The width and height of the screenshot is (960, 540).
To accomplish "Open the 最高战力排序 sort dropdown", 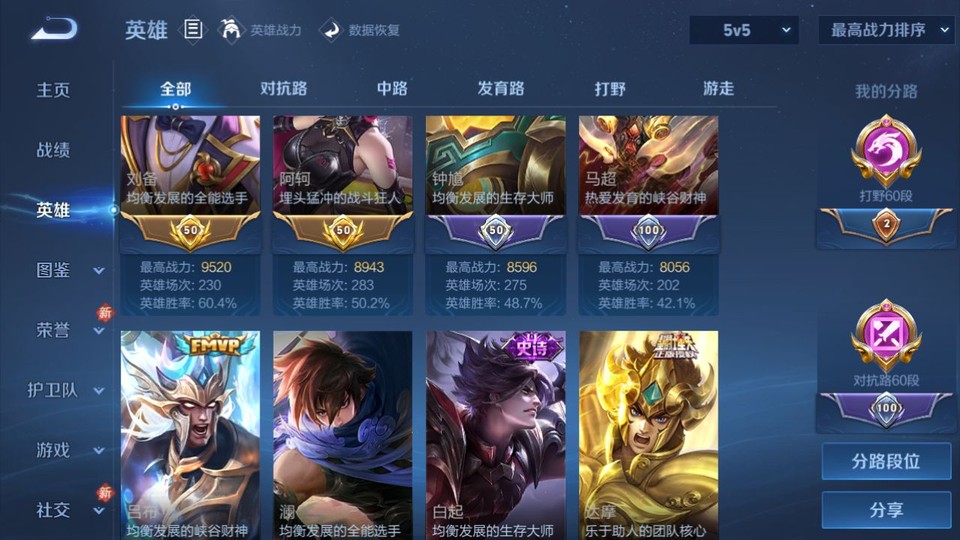I will [x=886, y=30].
